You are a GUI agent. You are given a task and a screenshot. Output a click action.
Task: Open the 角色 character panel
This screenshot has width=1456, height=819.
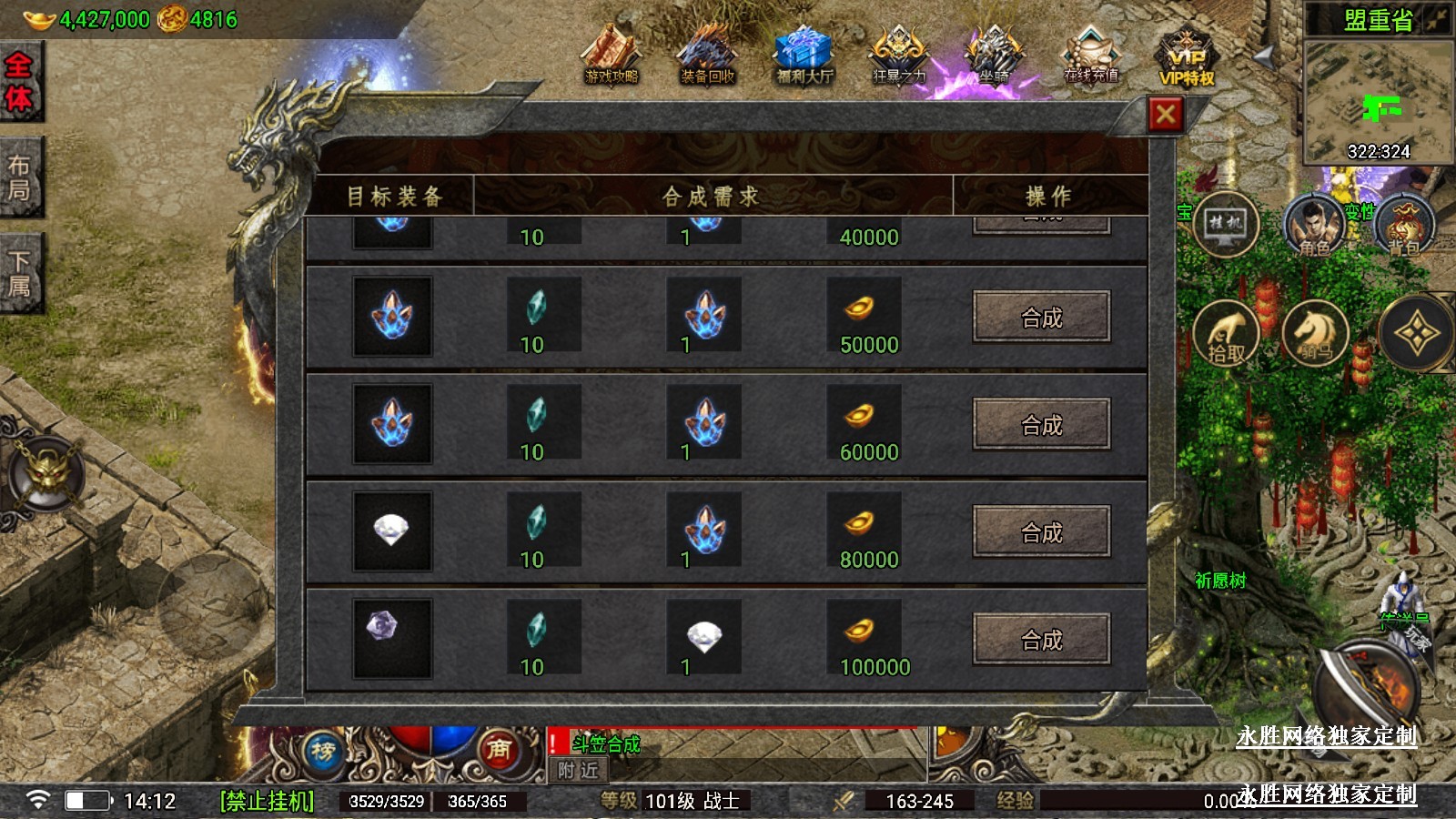(1313, 225)
